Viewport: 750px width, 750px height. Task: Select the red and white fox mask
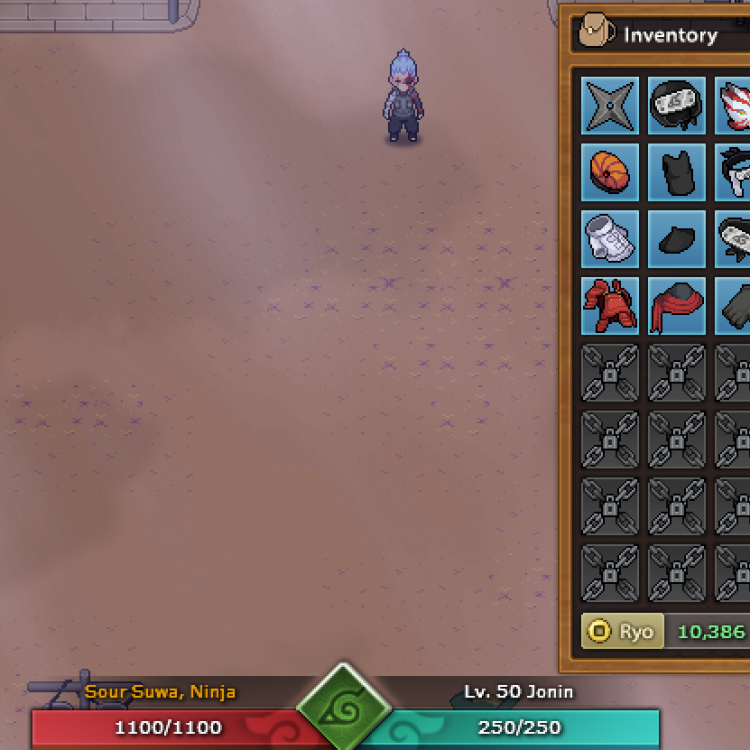[x=736, y=105]
